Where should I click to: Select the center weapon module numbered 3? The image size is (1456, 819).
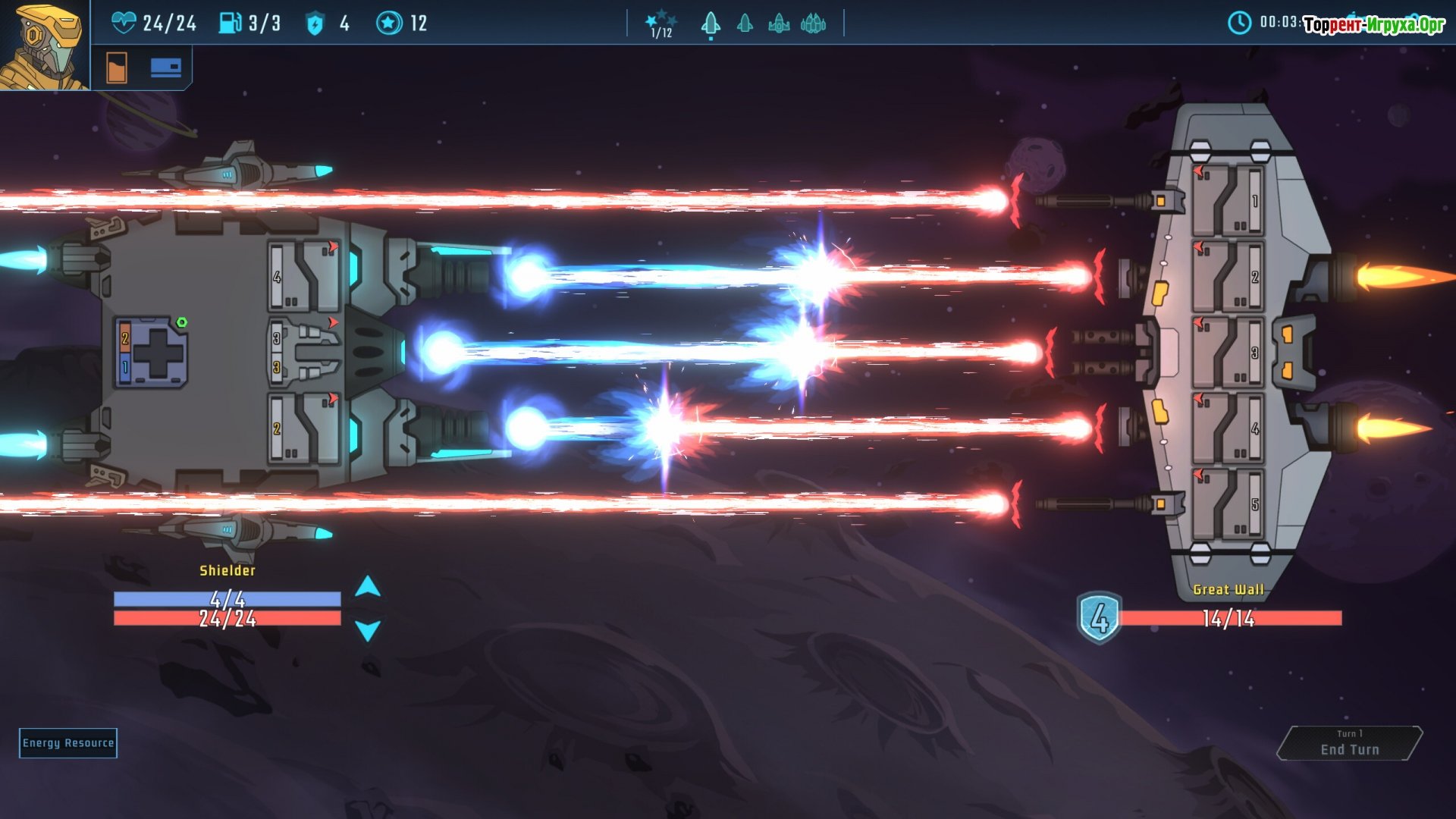click(304, 353)
